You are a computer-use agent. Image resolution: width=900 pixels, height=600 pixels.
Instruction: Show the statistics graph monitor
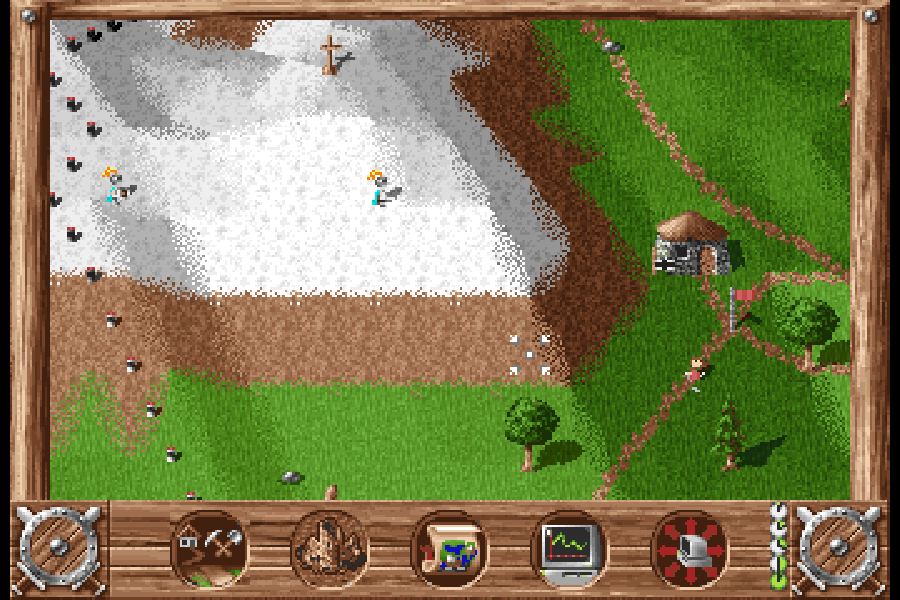(569, 549)
